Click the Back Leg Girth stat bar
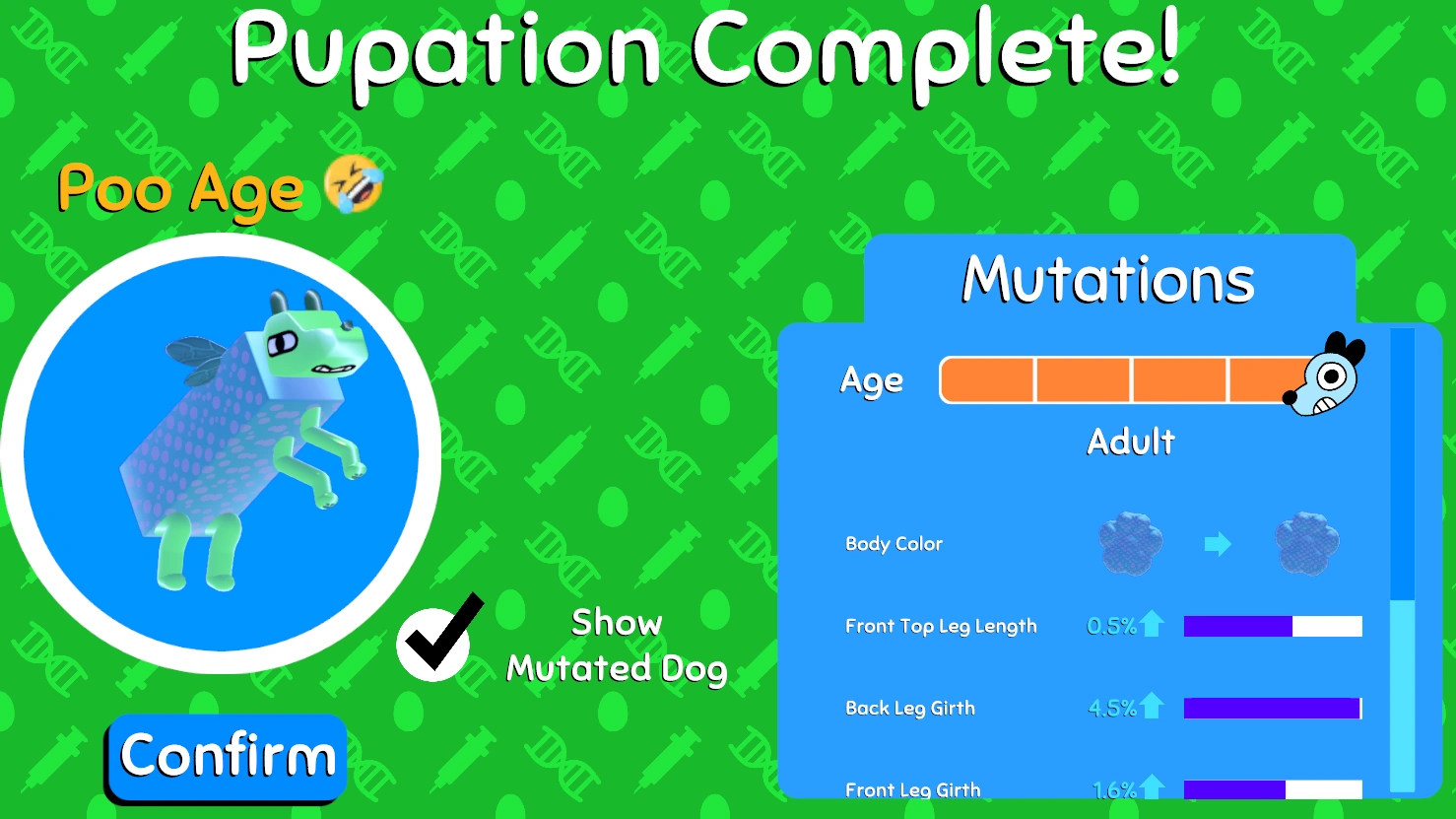The height and width of the screenshot is (819, 1456). 1272,707
